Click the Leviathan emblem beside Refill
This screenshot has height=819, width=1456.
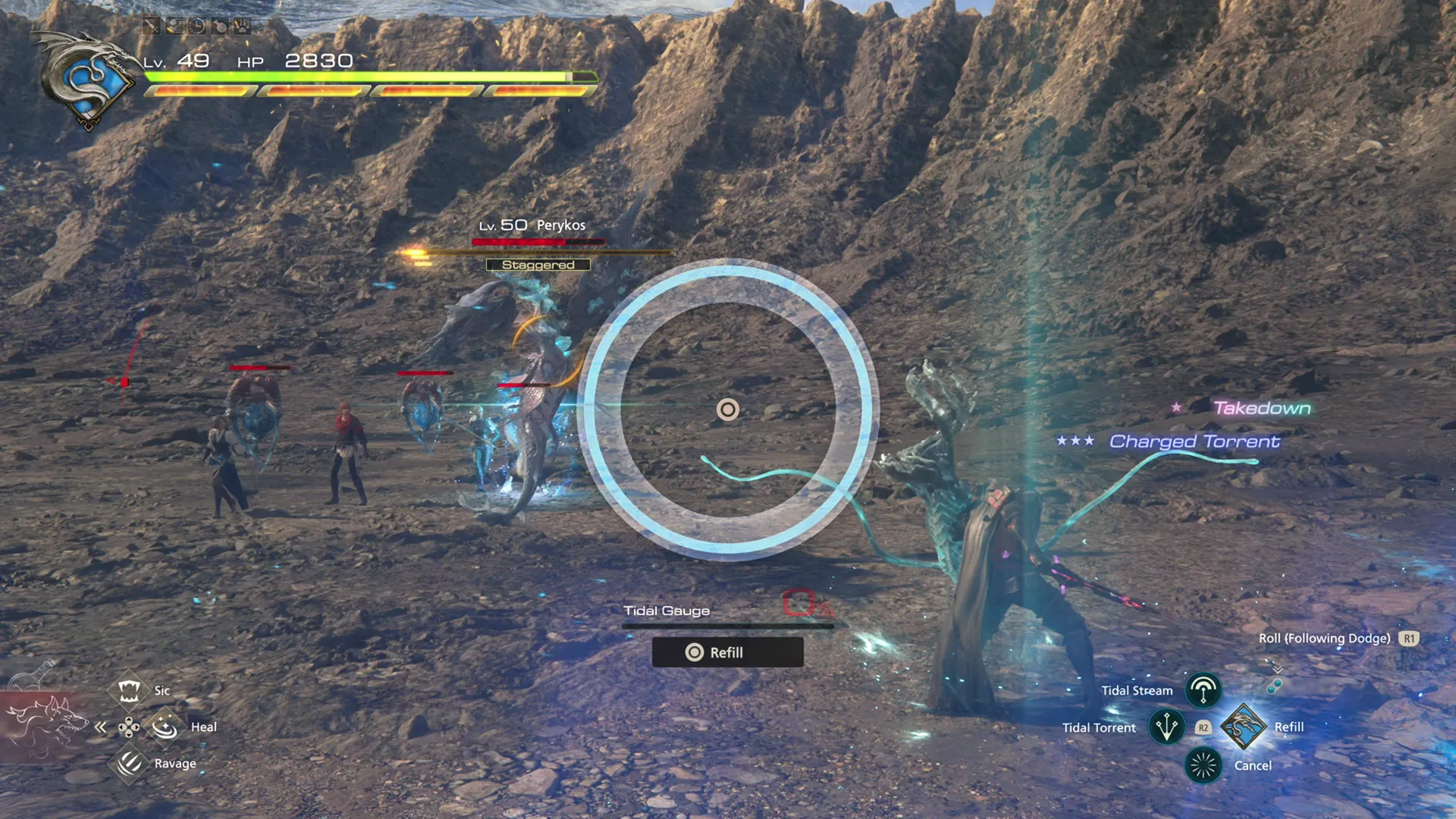(1244, 726)
